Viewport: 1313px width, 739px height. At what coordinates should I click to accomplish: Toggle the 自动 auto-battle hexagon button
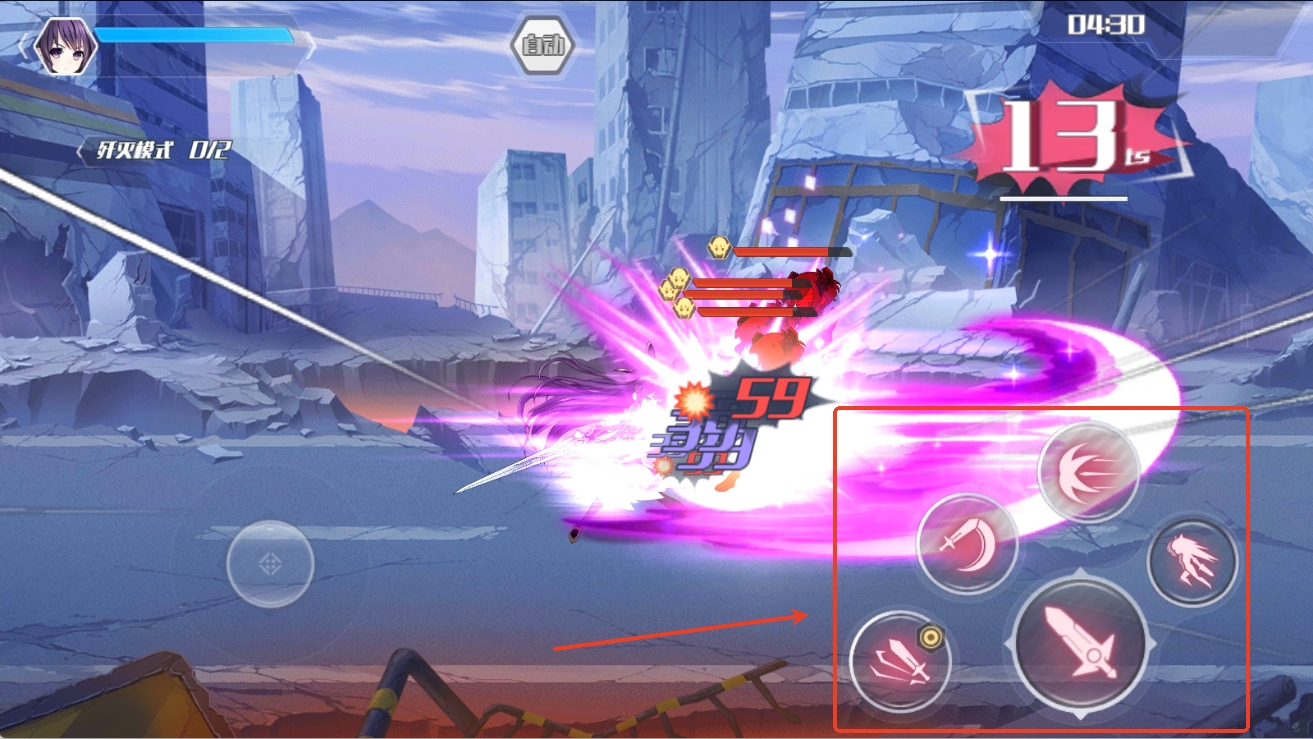[x=542, y=46]
